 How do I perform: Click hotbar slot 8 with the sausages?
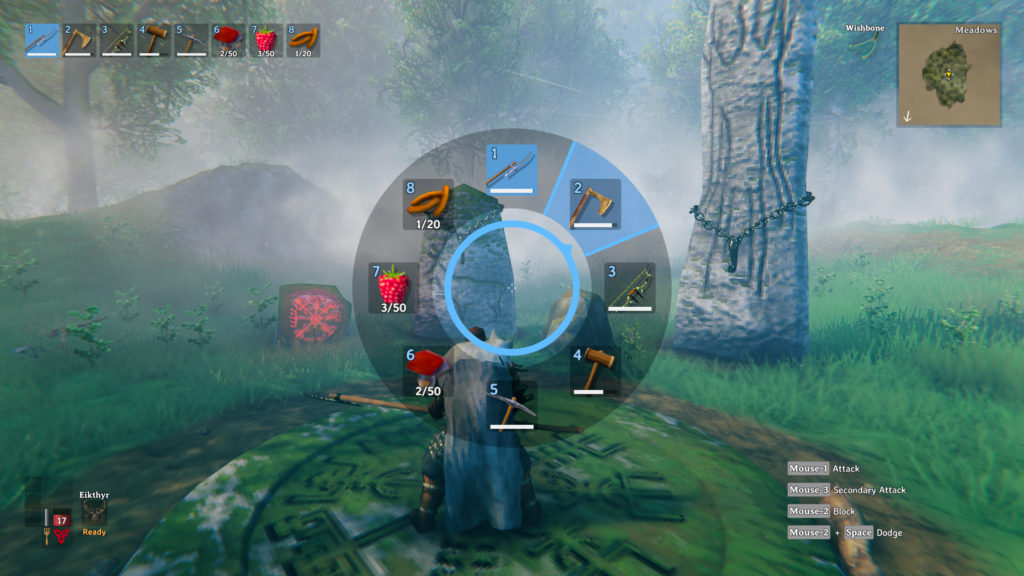302,41
